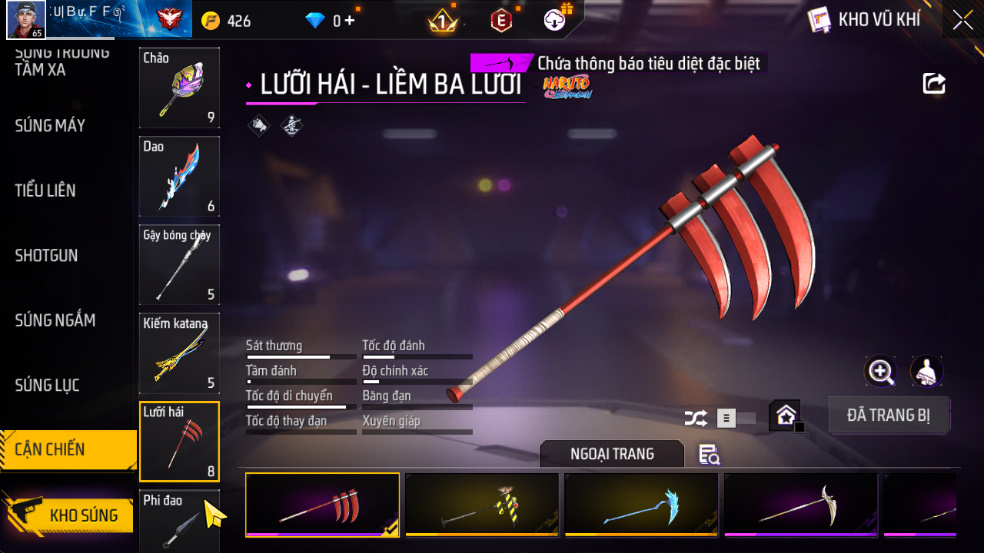Show the Súng Ngắm weapons
This screenshot has width=984, height=553.
(55, 320)
